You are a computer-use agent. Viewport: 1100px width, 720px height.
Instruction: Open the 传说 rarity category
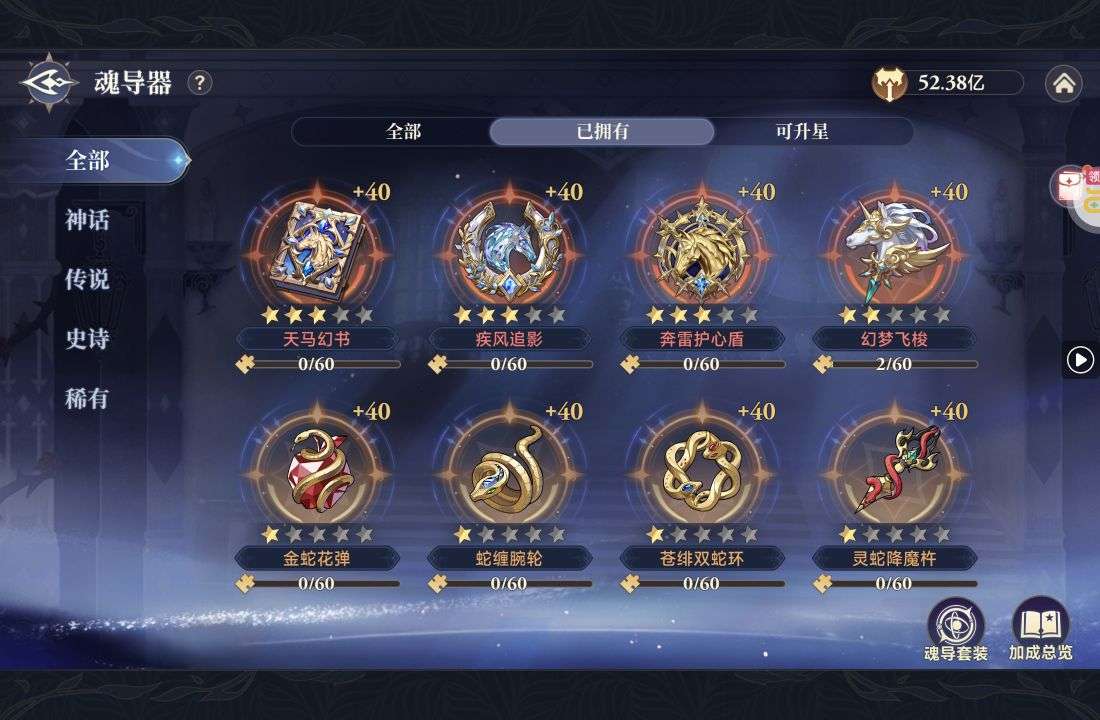pyautogui.click(x=87, y=280)
